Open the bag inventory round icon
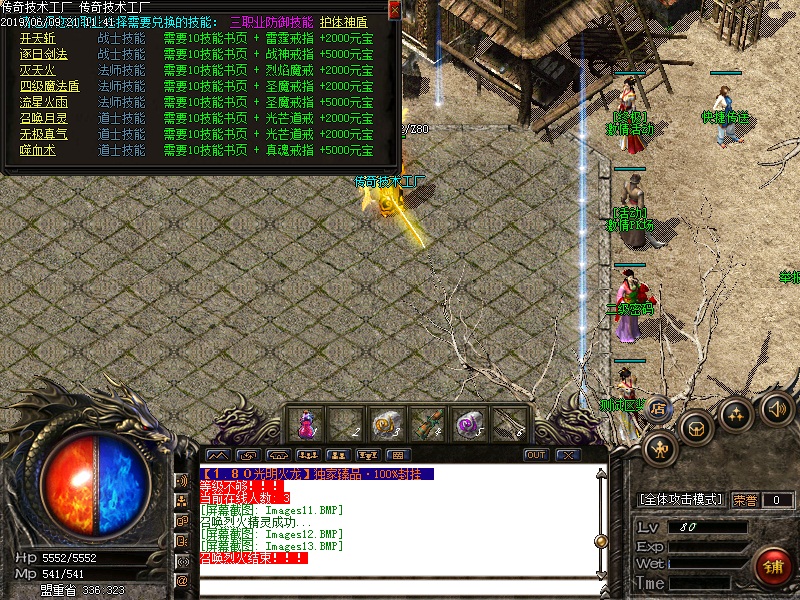The image size is (800, 600). [696, 427]
